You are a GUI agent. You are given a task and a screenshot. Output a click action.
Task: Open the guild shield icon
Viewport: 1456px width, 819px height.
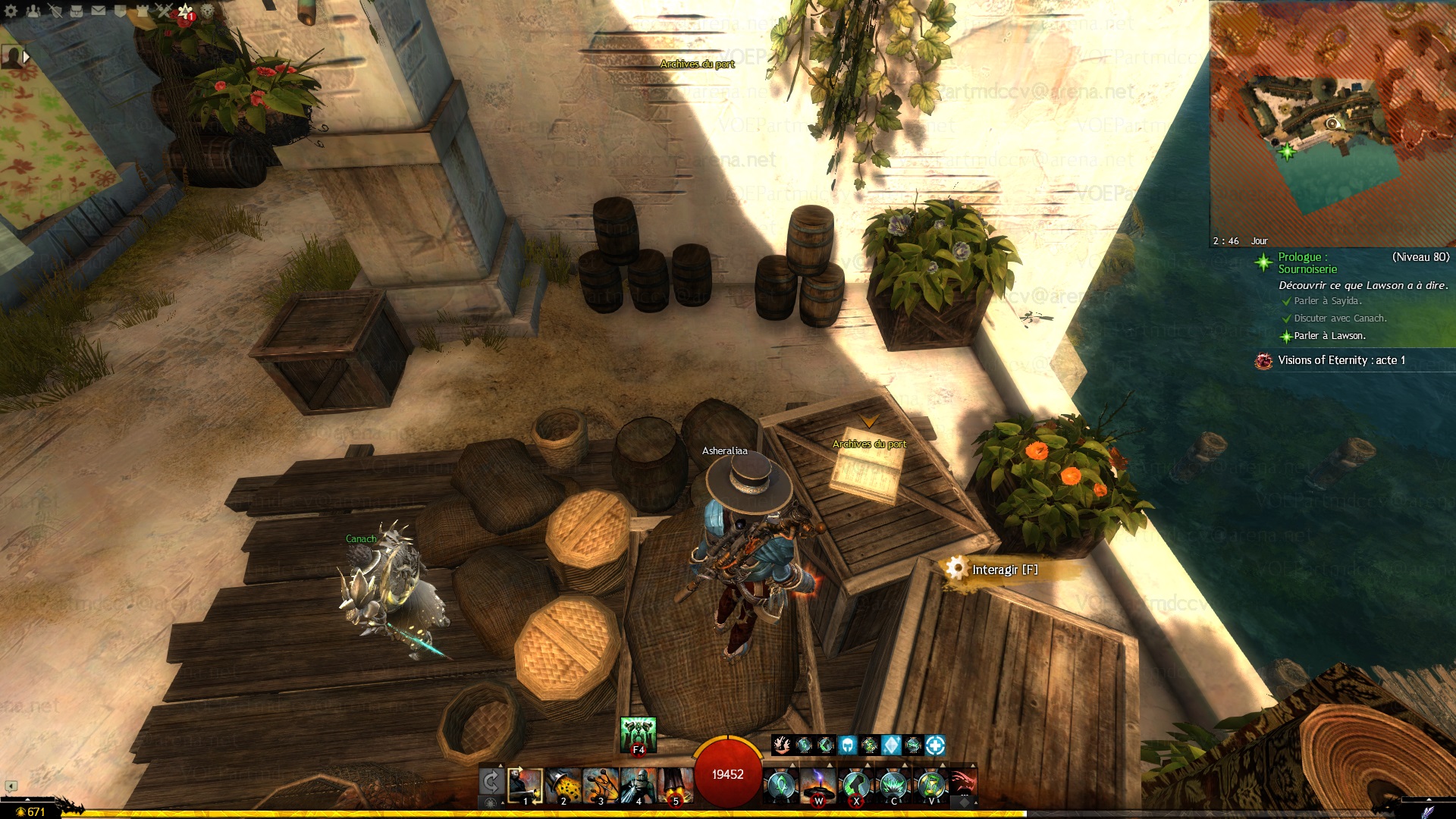(120, 11)
